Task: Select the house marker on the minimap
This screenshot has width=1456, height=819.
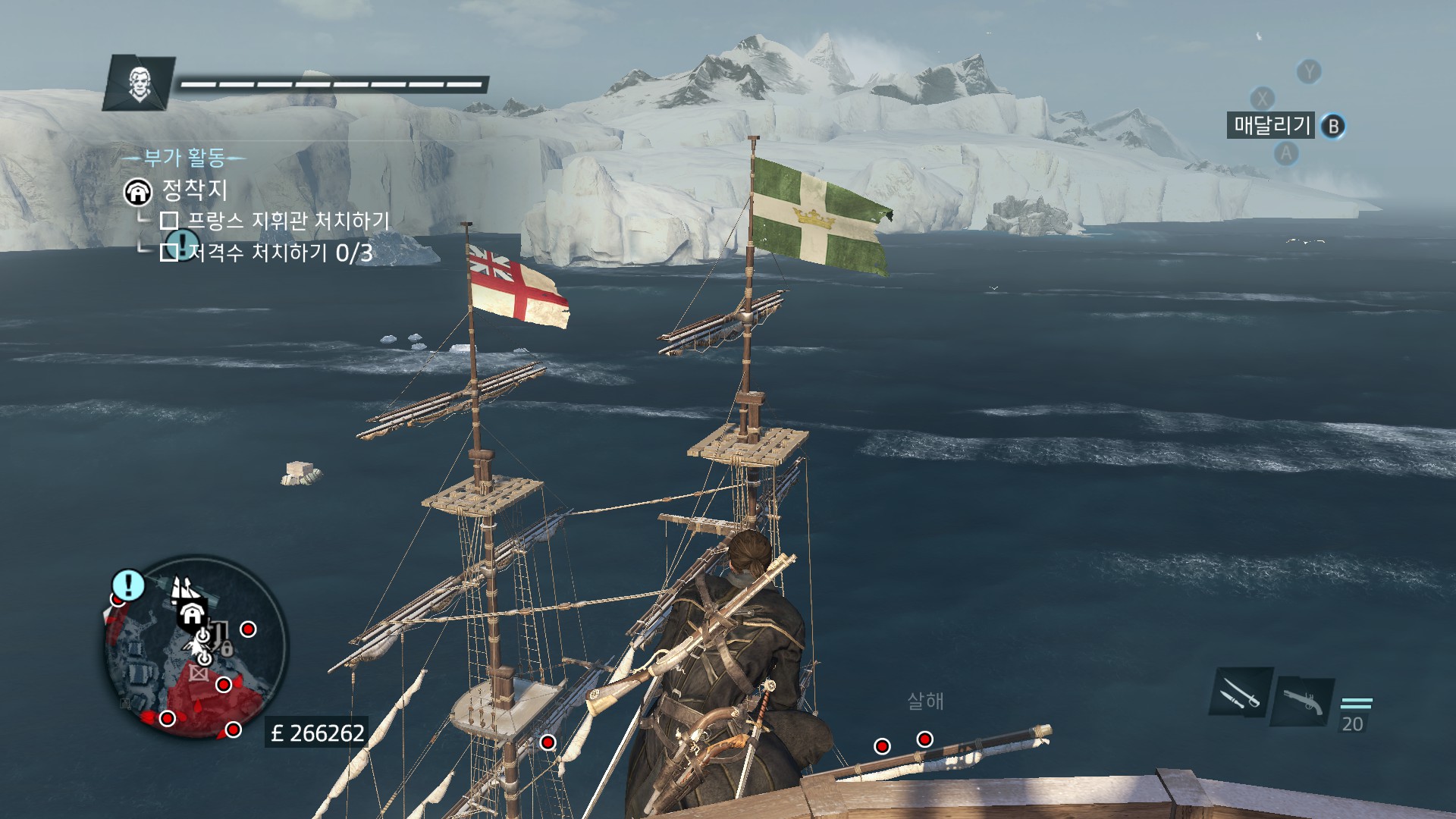Action: click(x=193, y=614)
